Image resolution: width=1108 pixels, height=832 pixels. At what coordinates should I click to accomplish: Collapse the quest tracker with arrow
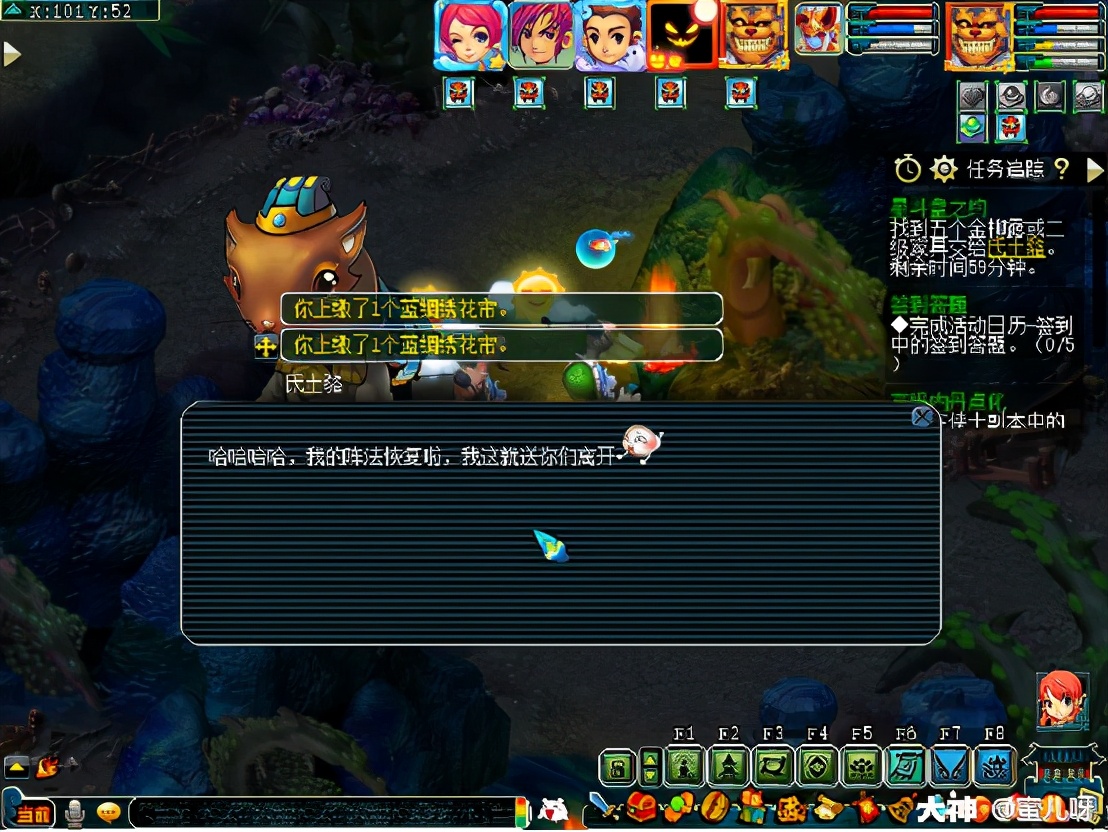1094,169
